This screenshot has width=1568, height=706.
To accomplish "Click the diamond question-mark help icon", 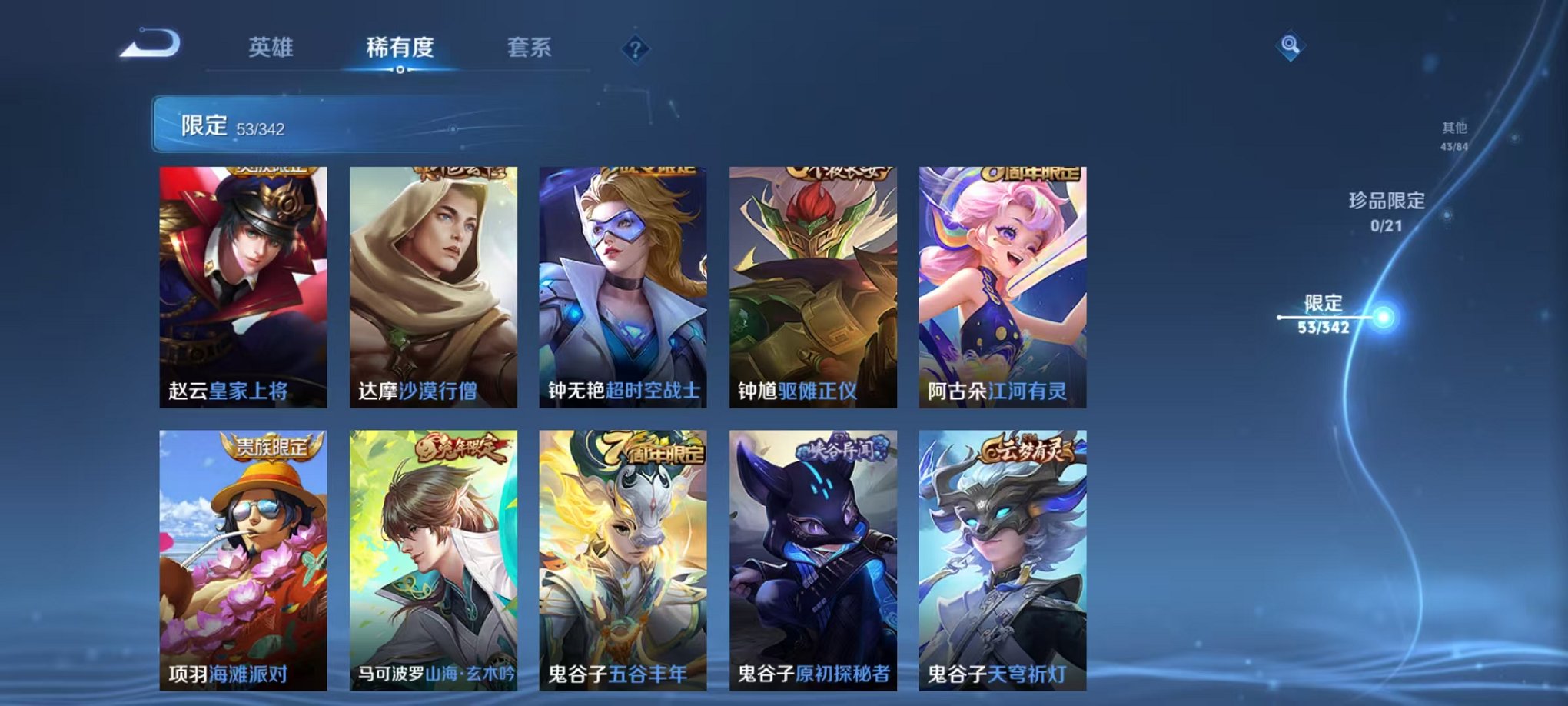I will tap(634, 49).
